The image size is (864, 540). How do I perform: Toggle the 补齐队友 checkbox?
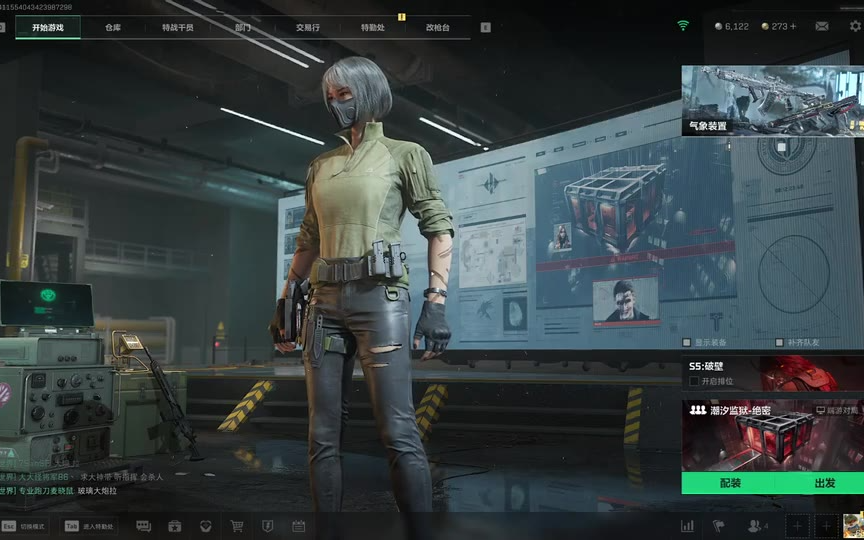(x=780, y=343)
